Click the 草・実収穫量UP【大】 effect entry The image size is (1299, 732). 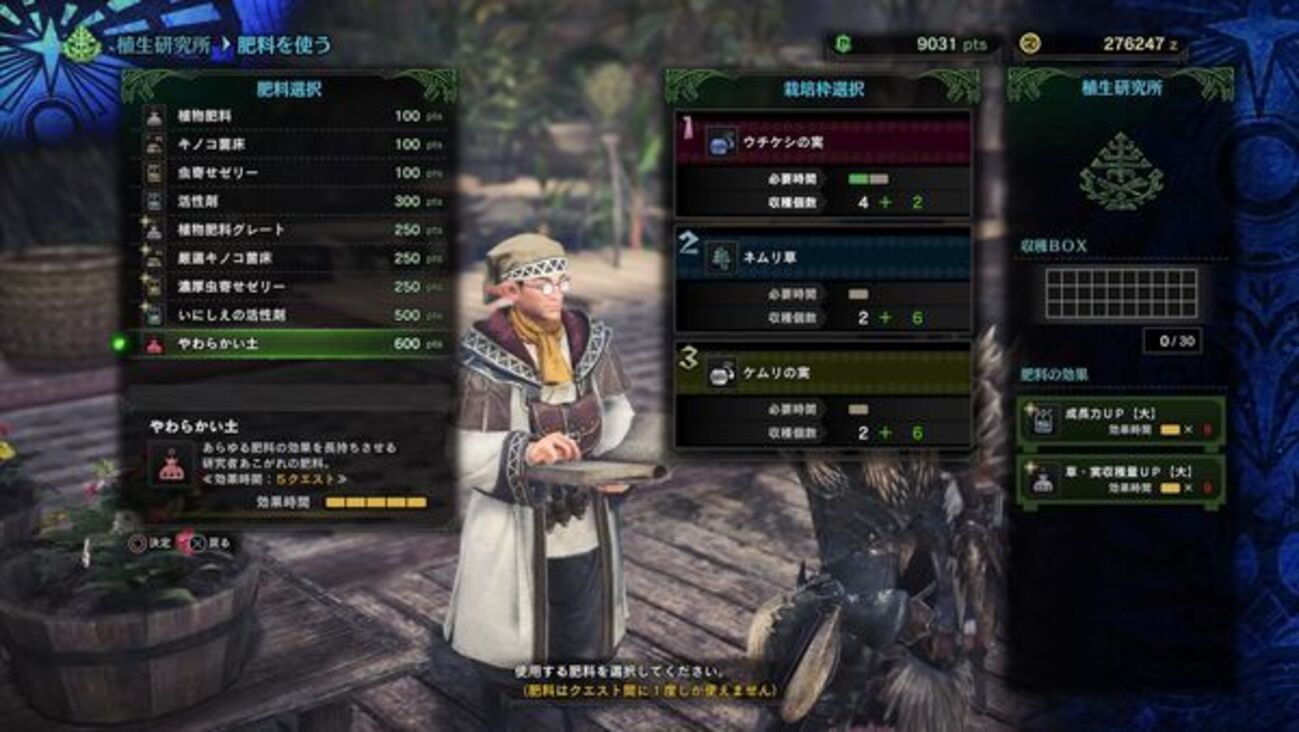tap(1120, 480)
